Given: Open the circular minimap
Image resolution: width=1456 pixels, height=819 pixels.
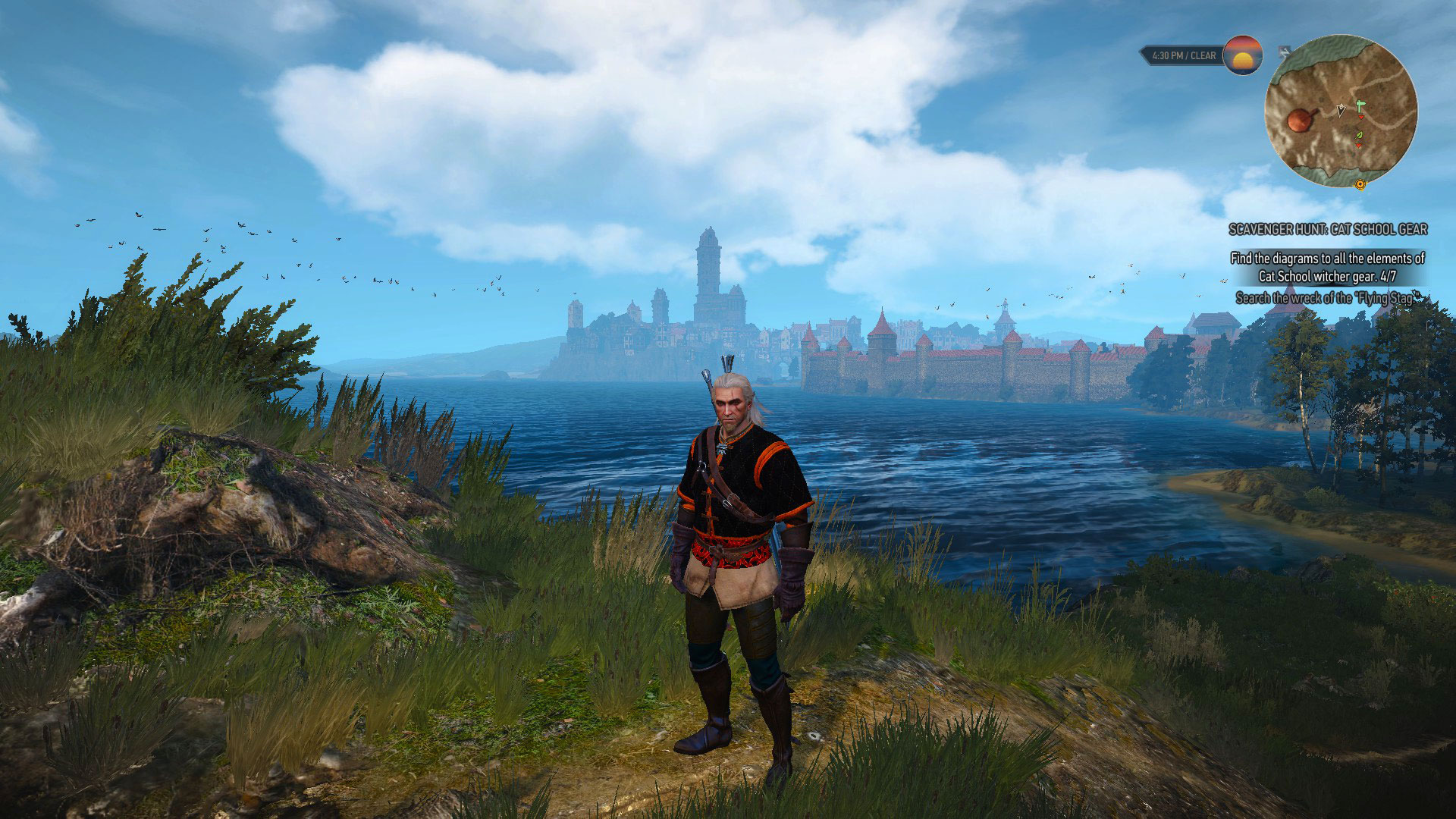Looking at the screenshot, I should 1340,111.
